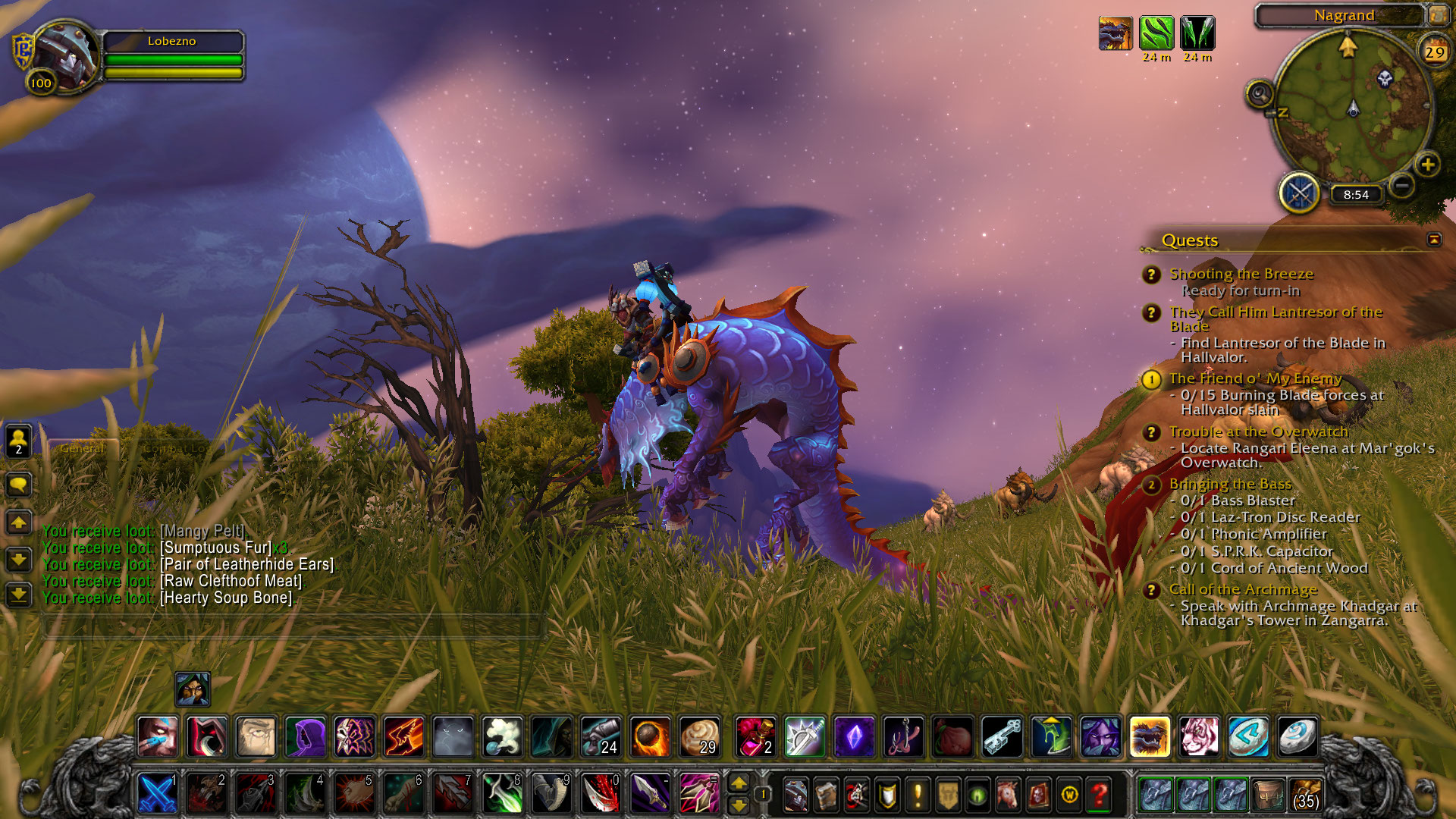Zoom in the minimap with plus button

(1428, 165)
